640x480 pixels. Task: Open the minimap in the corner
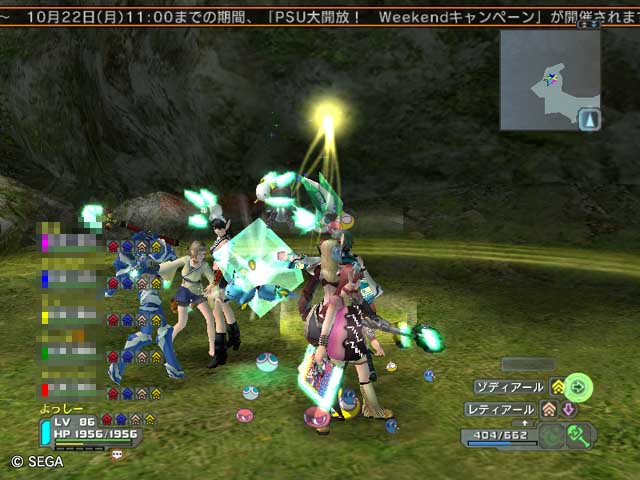(550, 80)
